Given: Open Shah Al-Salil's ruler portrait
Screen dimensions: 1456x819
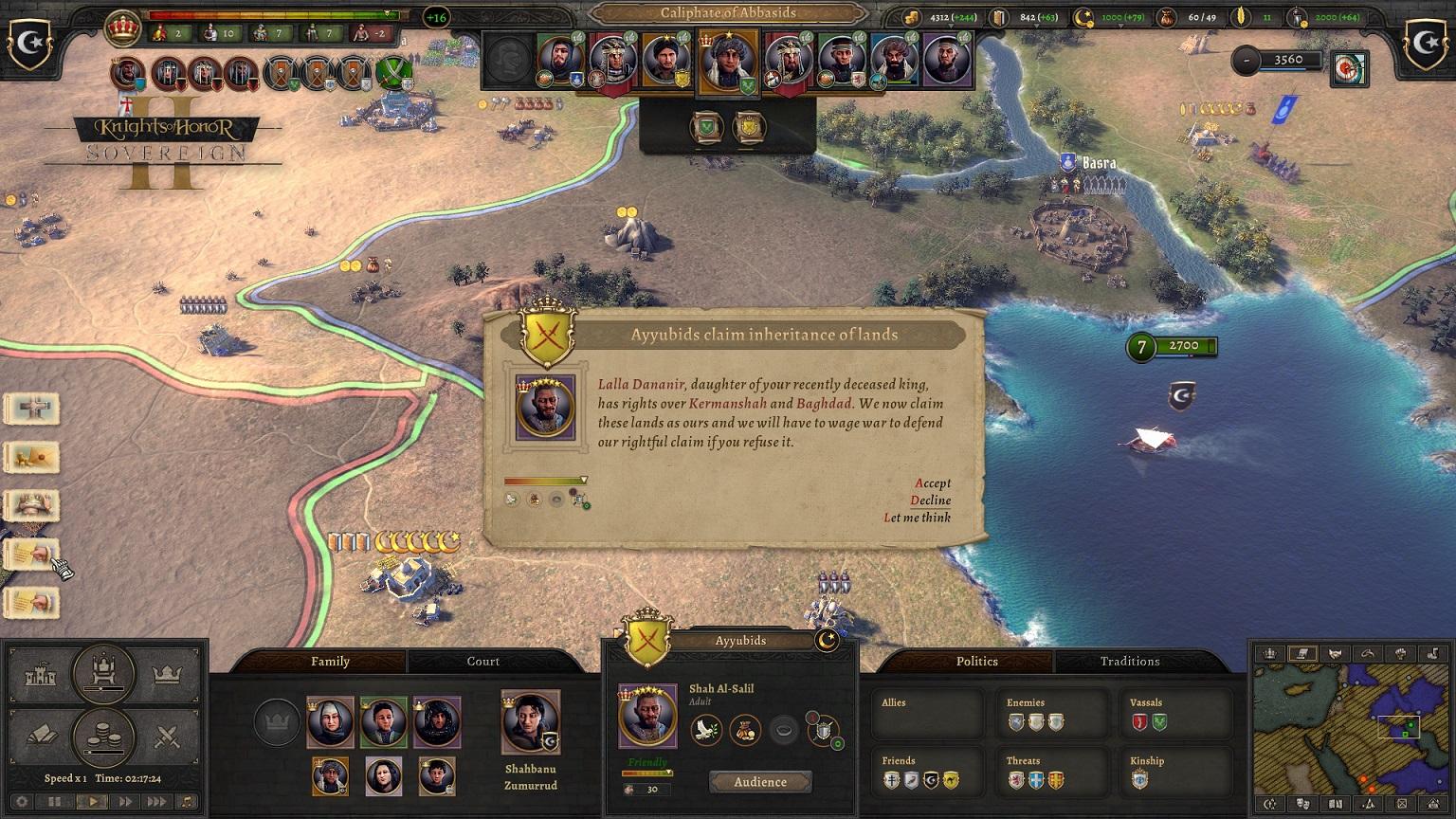Looking at the screenshot, I should (647, 716).
